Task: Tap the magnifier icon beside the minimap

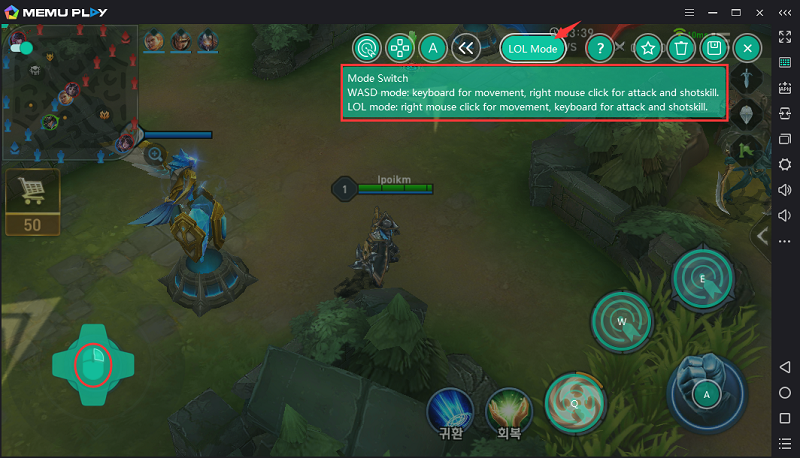Action: coord(155,154)
